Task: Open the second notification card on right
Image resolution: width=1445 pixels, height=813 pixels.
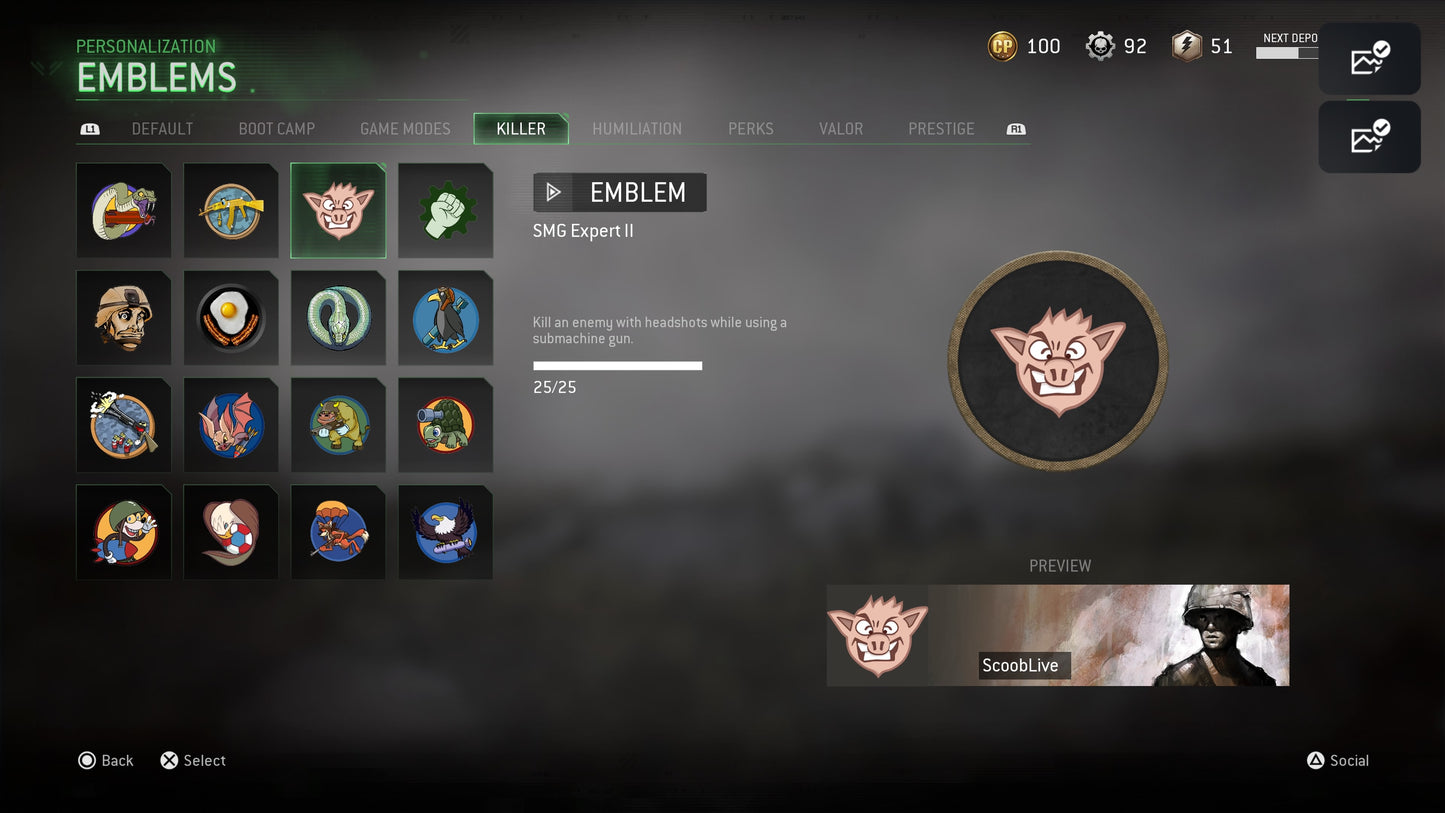Action: click(x=1369, y=136)
